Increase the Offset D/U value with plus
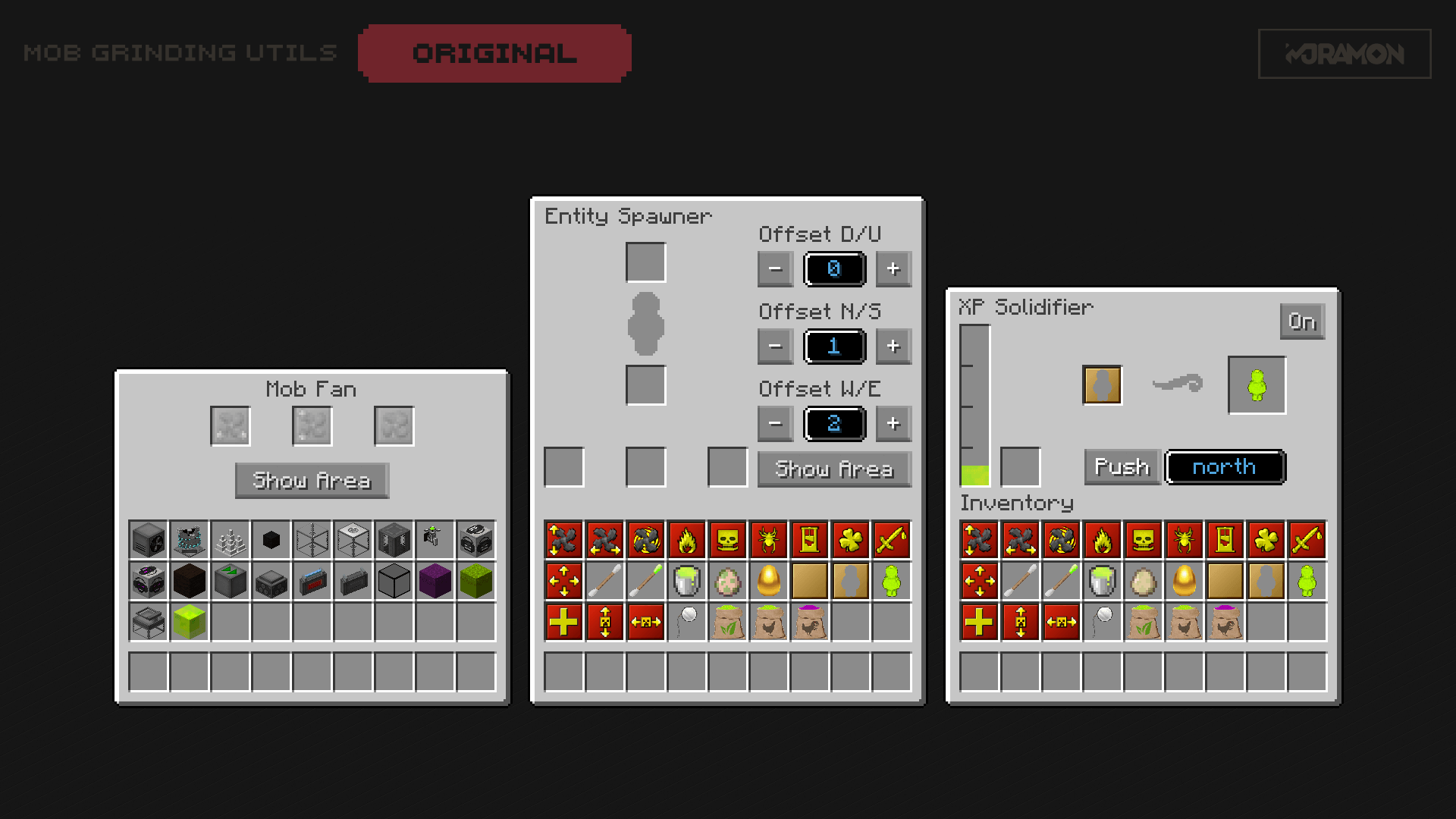This screenshot has width=1456, height=819. 893,269
